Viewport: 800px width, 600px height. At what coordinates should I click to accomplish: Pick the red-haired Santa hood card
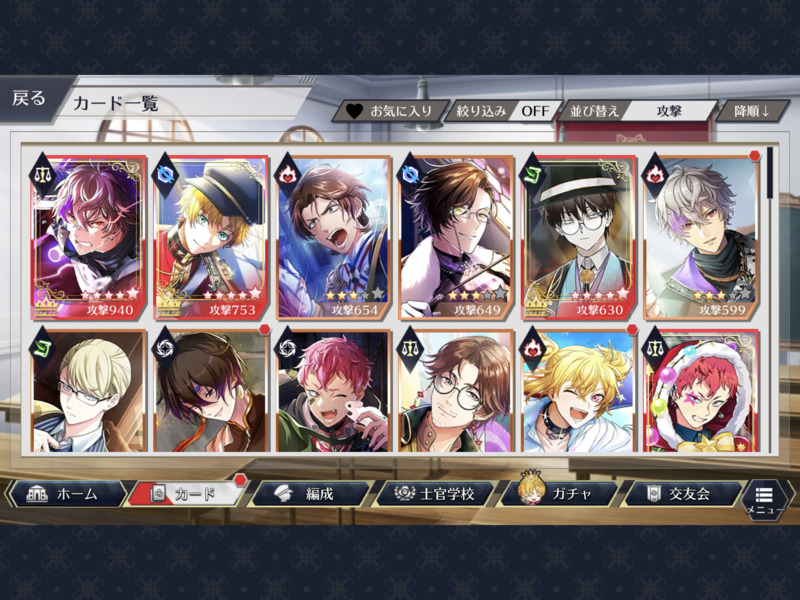(701, 390)
